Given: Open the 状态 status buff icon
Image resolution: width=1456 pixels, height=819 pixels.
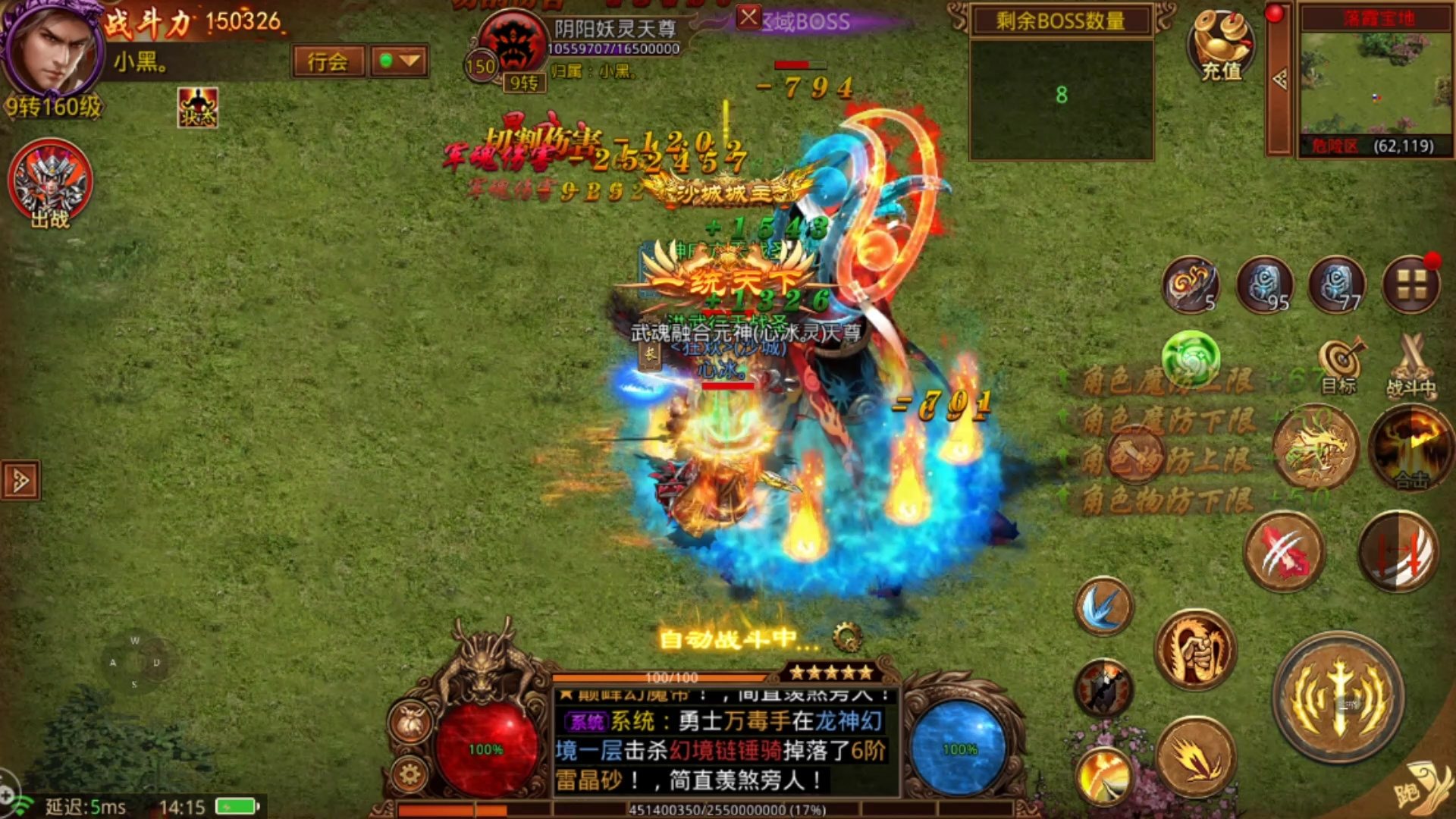Looking at the screenshot, I should coord(198,108).
